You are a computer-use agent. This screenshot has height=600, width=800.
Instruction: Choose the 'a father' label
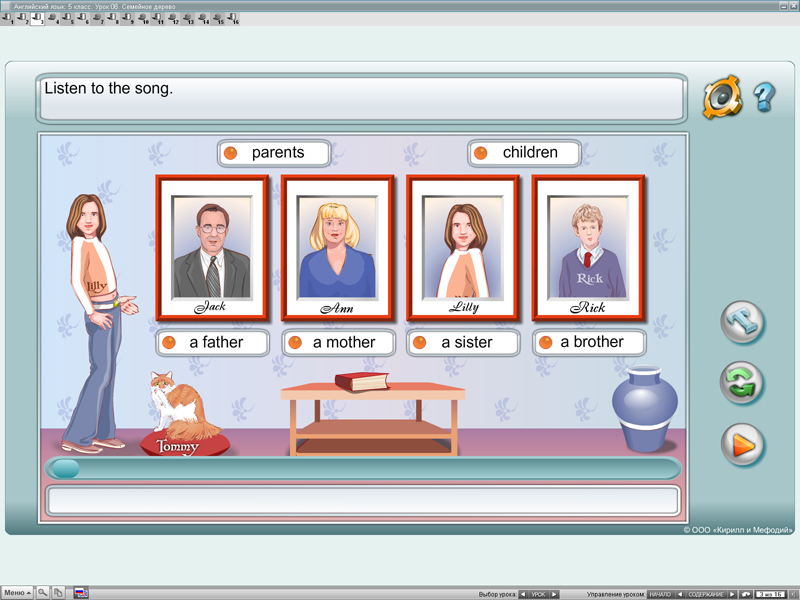tap(214, 342)
